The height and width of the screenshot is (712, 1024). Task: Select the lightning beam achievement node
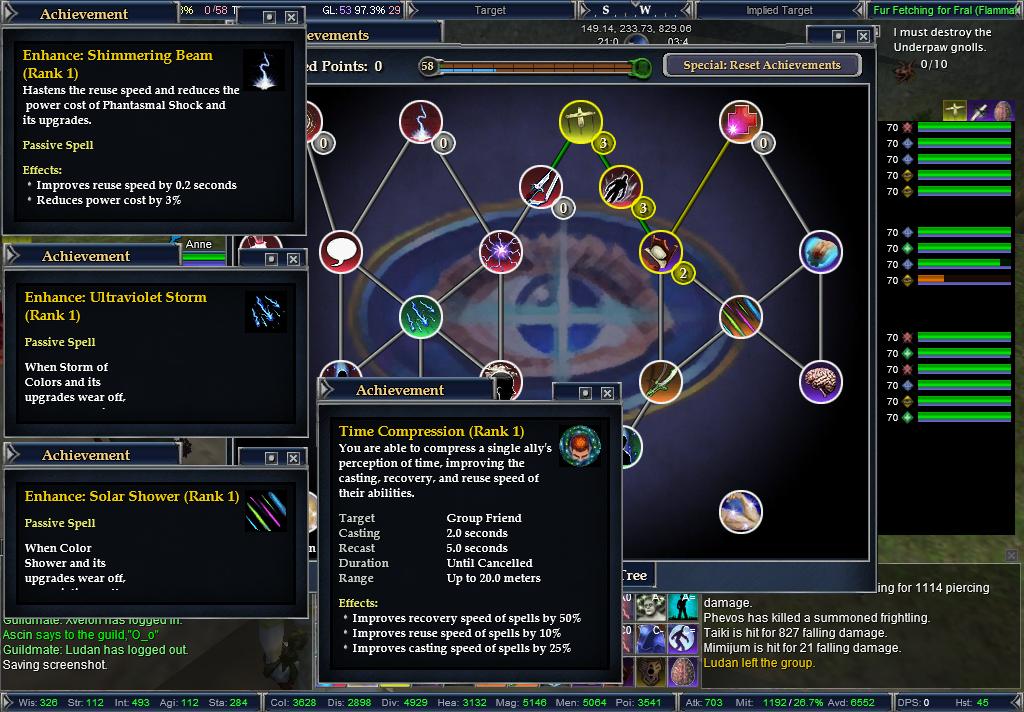click(x=420, y=122)
